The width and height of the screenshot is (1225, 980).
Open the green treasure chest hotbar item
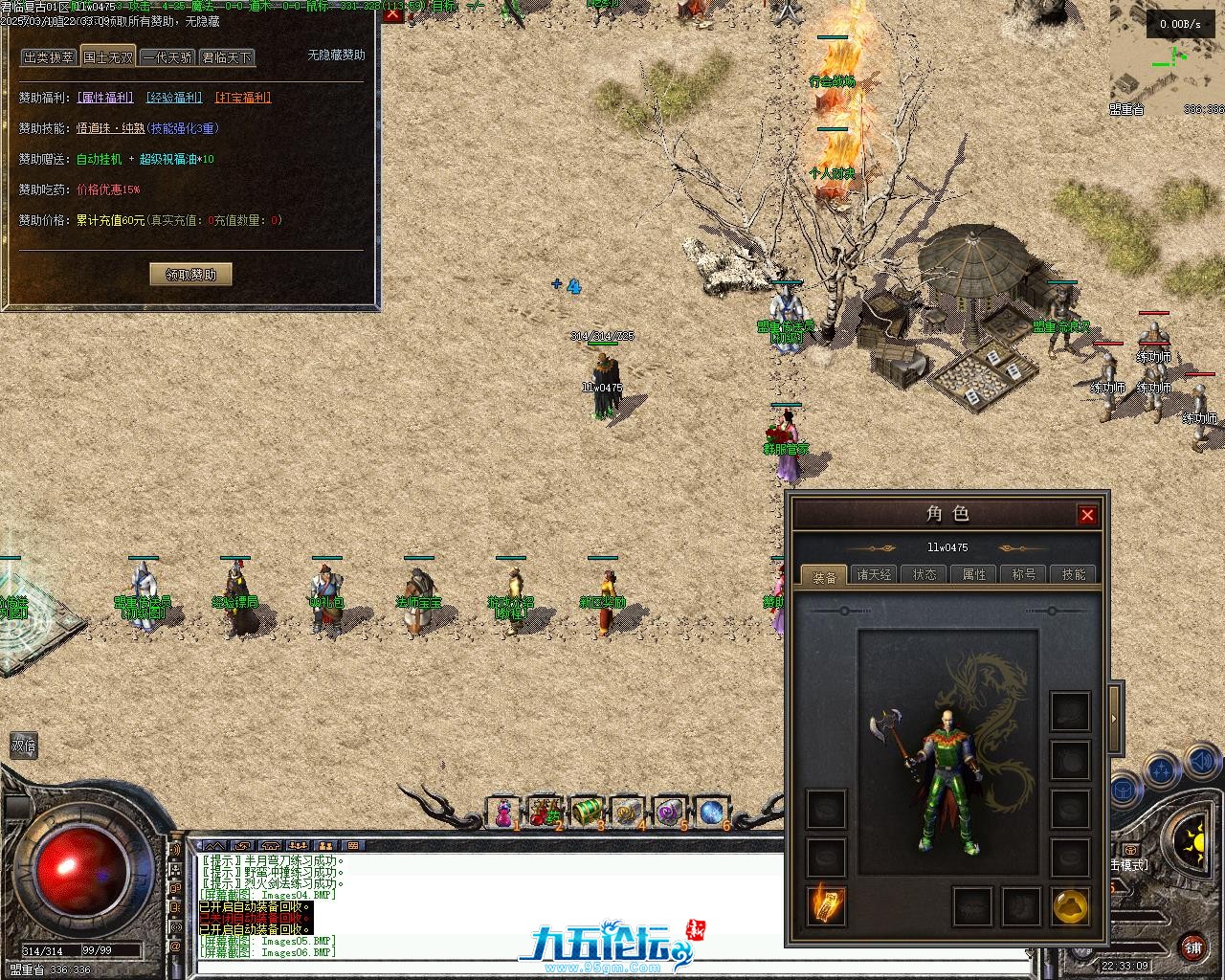click(x=586, y=813)
